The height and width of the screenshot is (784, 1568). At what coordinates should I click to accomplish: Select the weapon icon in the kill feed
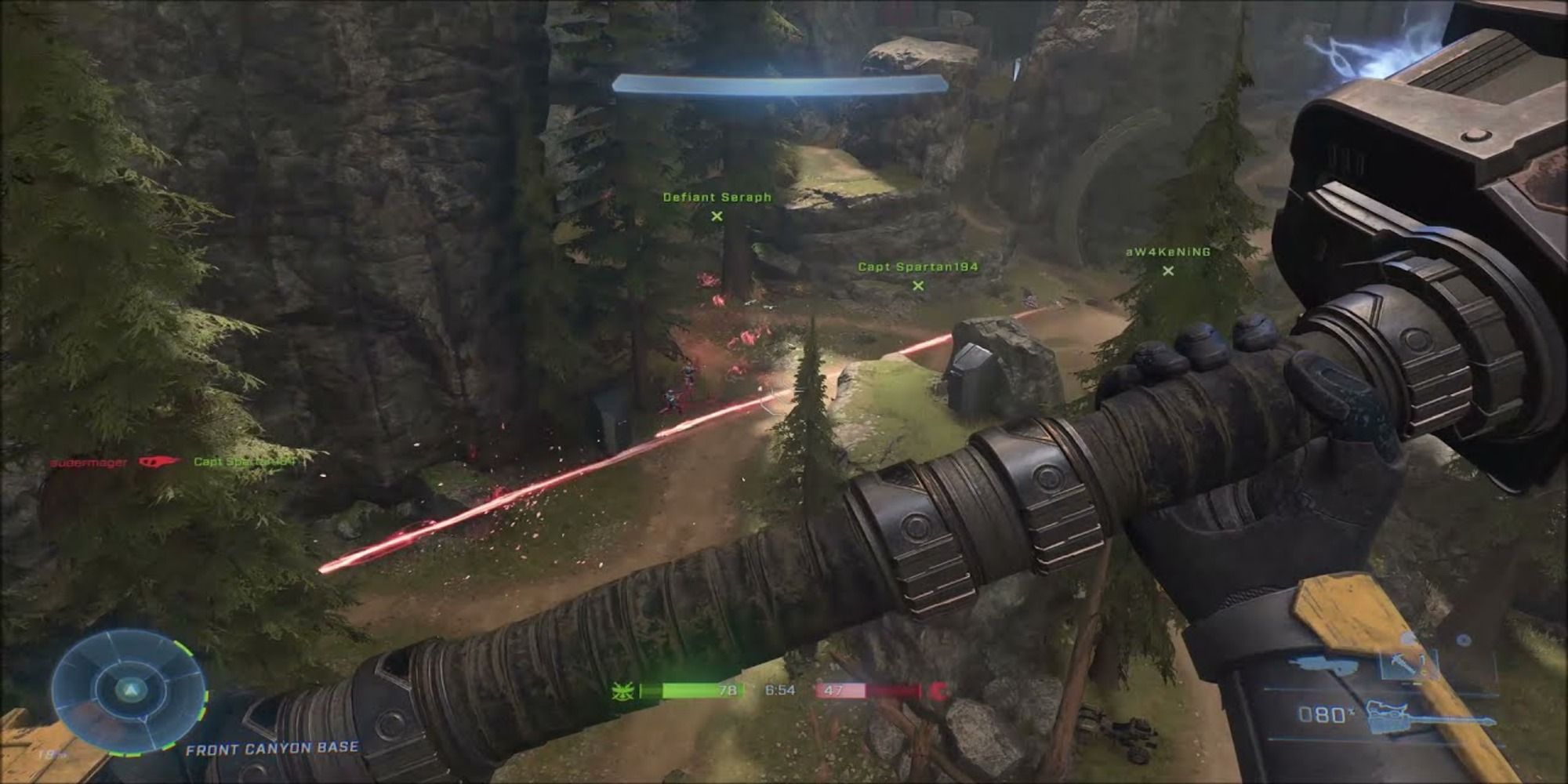[157, 463]
